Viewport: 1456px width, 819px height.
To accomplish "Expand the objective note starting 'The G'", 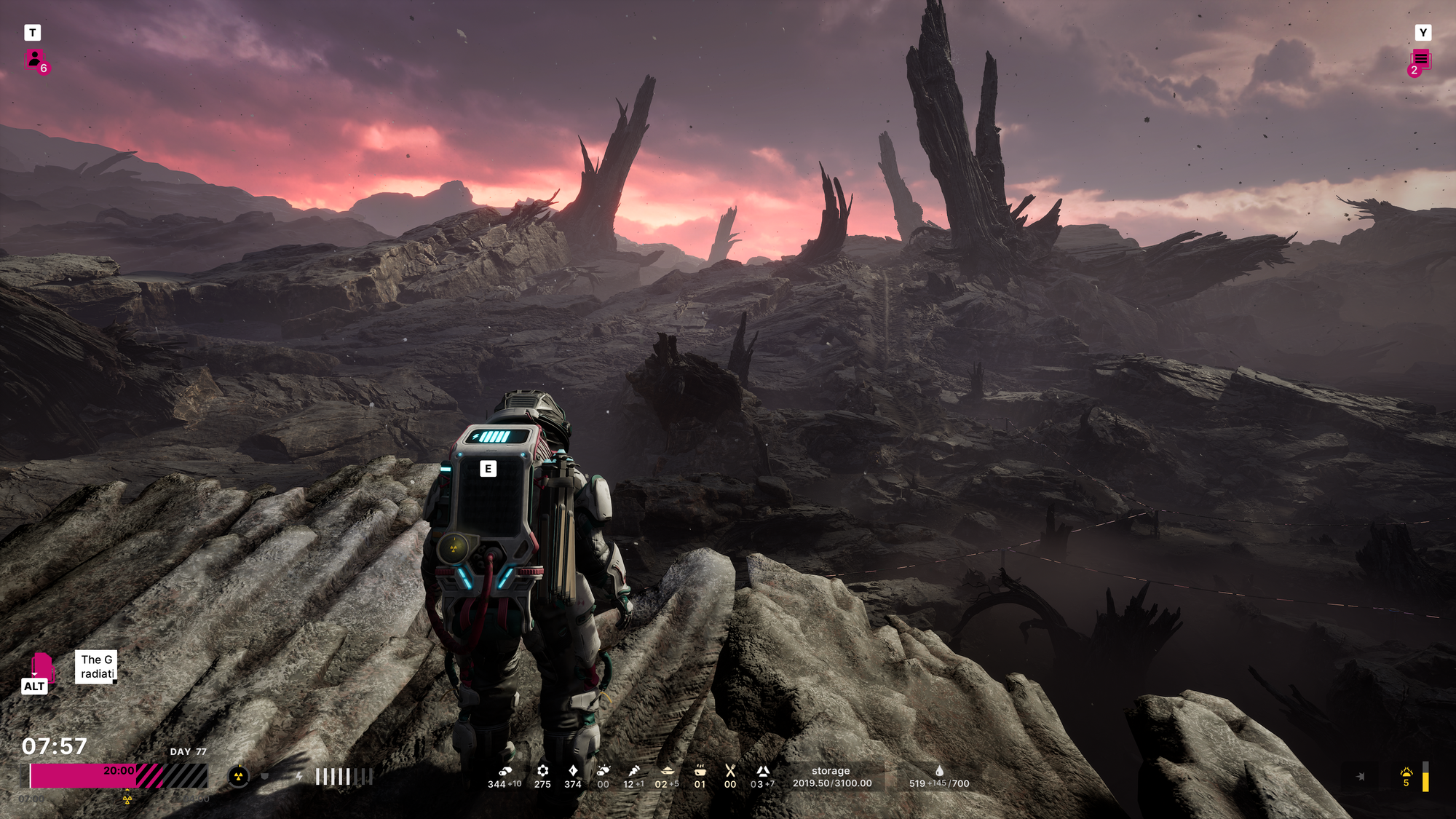I will [x=97, y=666].
